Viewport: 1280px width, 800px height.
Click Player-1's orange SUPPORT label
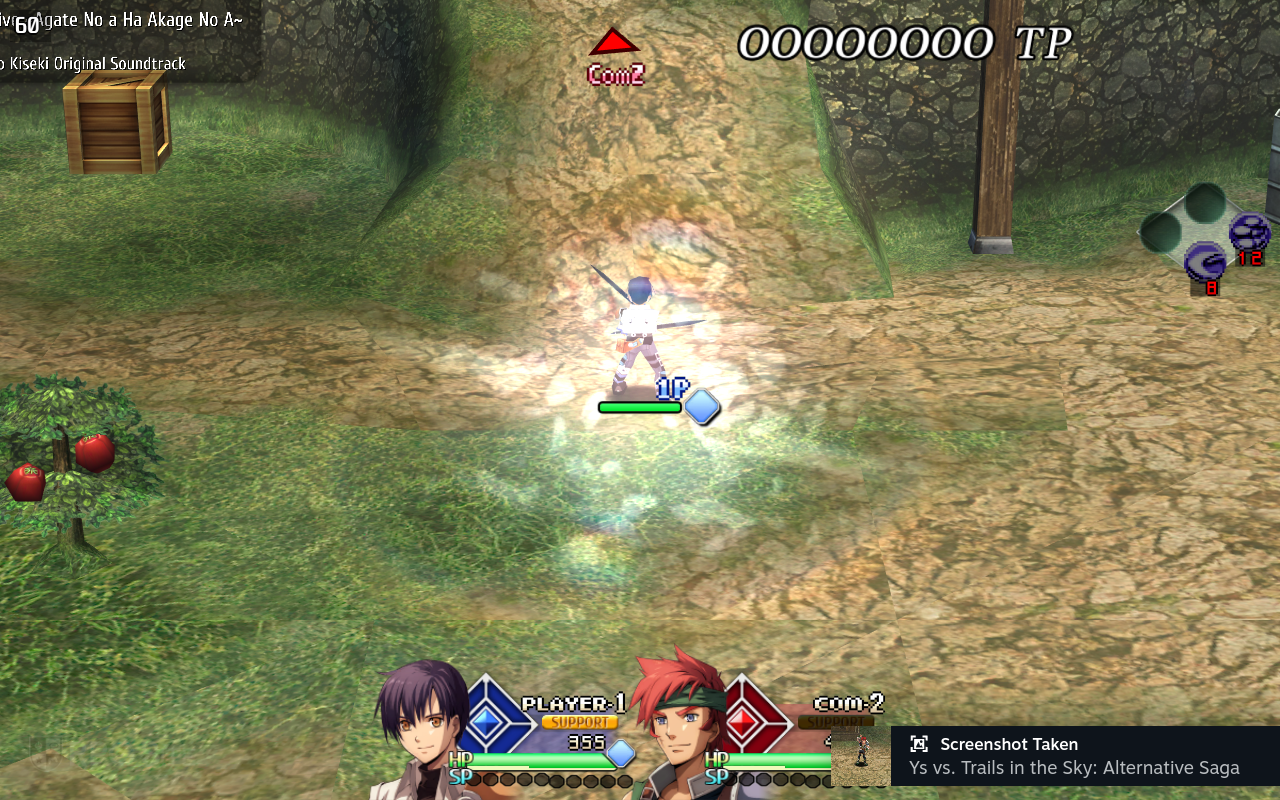pyautogui.click(x=579, y=722)
